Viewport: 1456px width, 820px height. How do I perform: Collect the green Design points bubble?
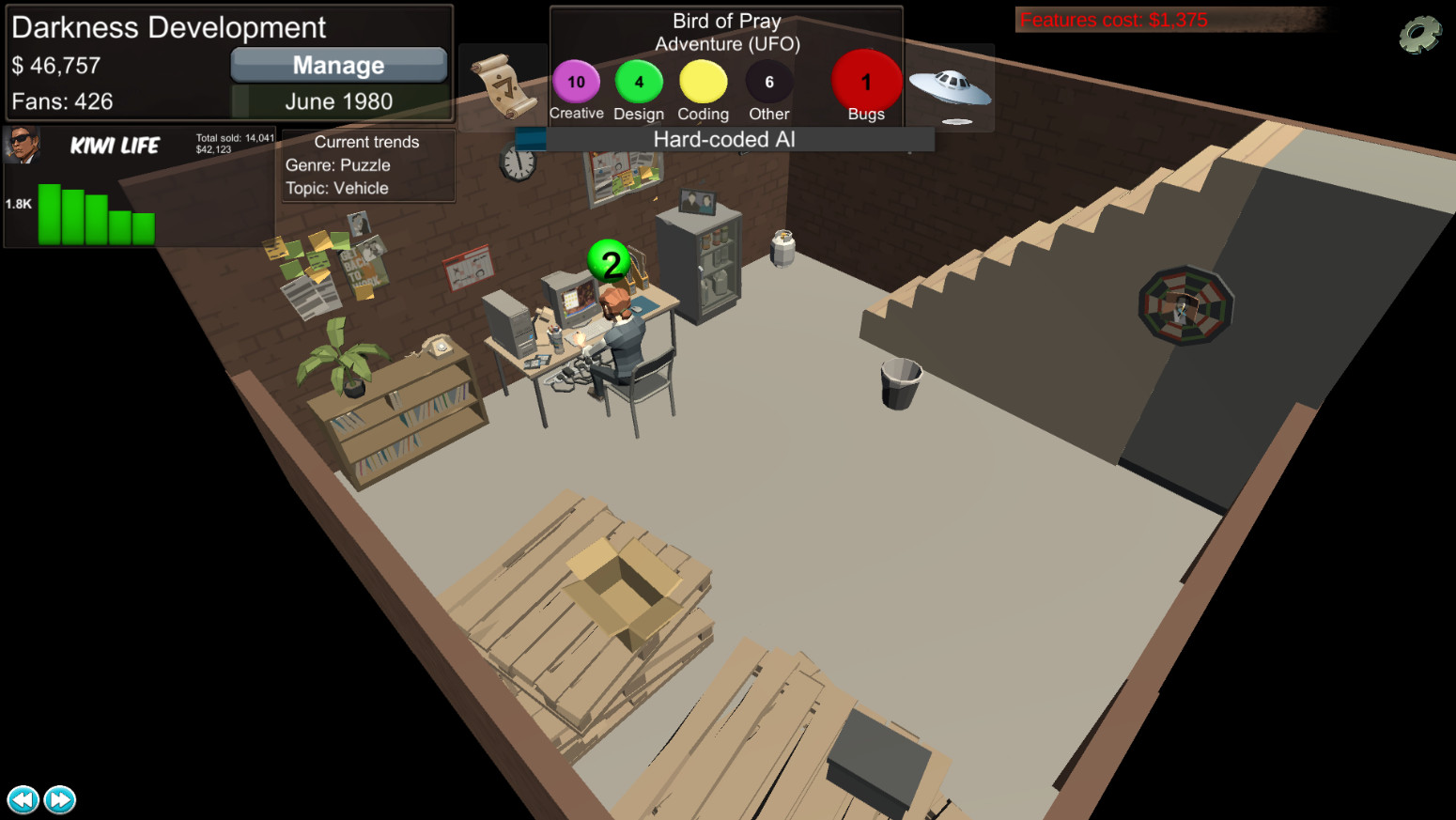click(639, 82)
